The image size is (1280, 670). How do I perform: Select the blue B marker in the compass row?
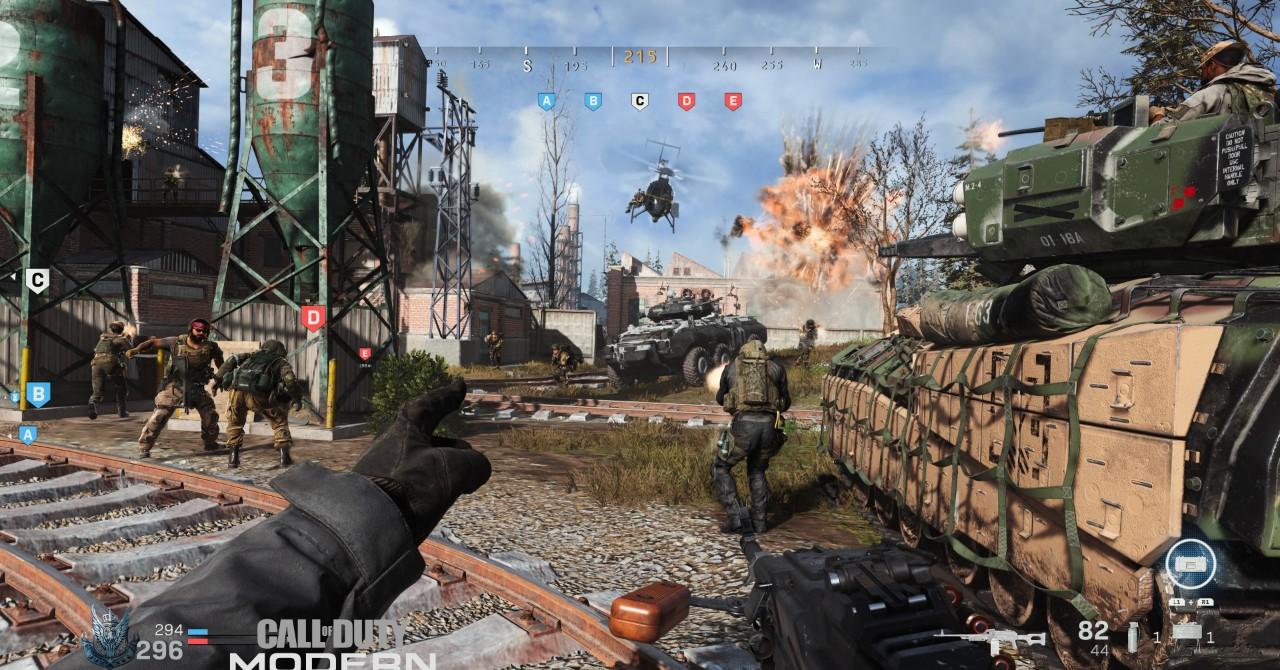(x=592, y=100)
